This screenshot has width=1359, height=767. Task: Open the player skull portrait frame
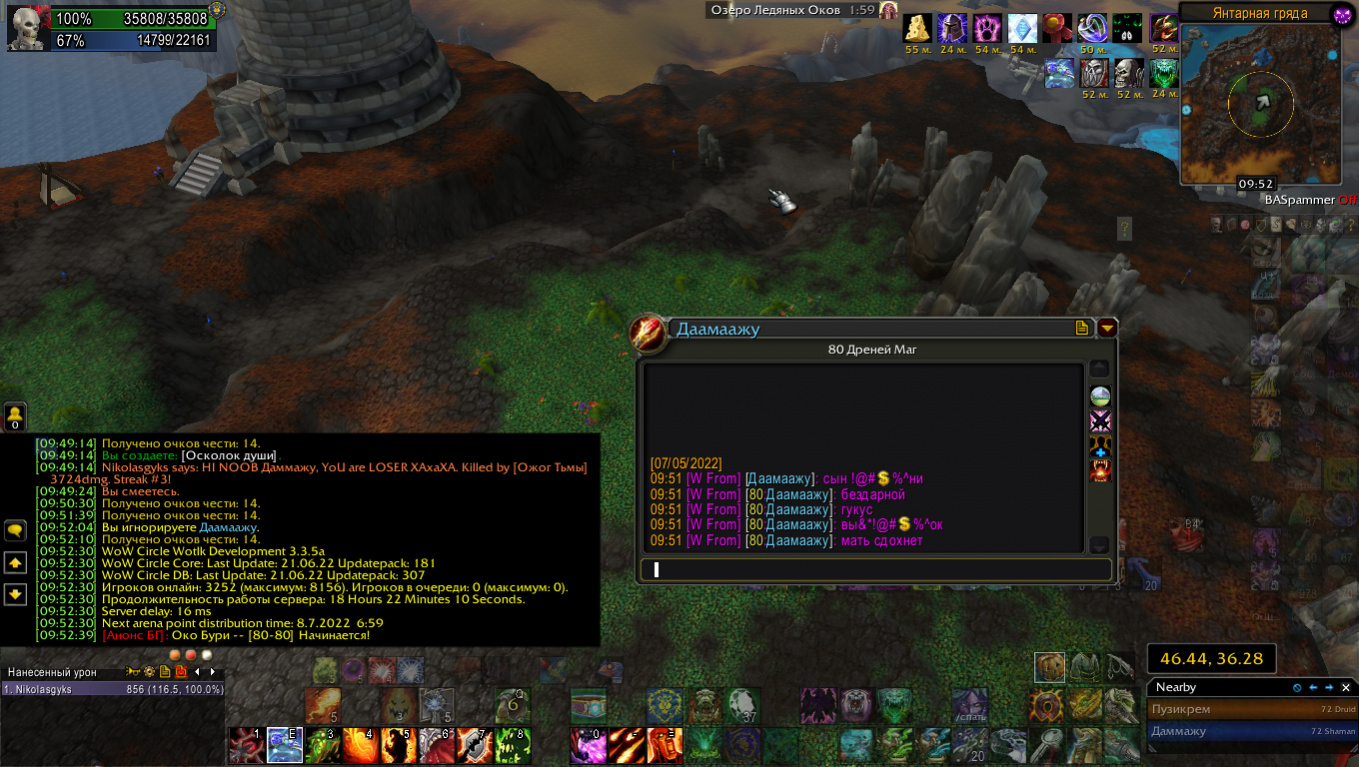pos(26,29)
